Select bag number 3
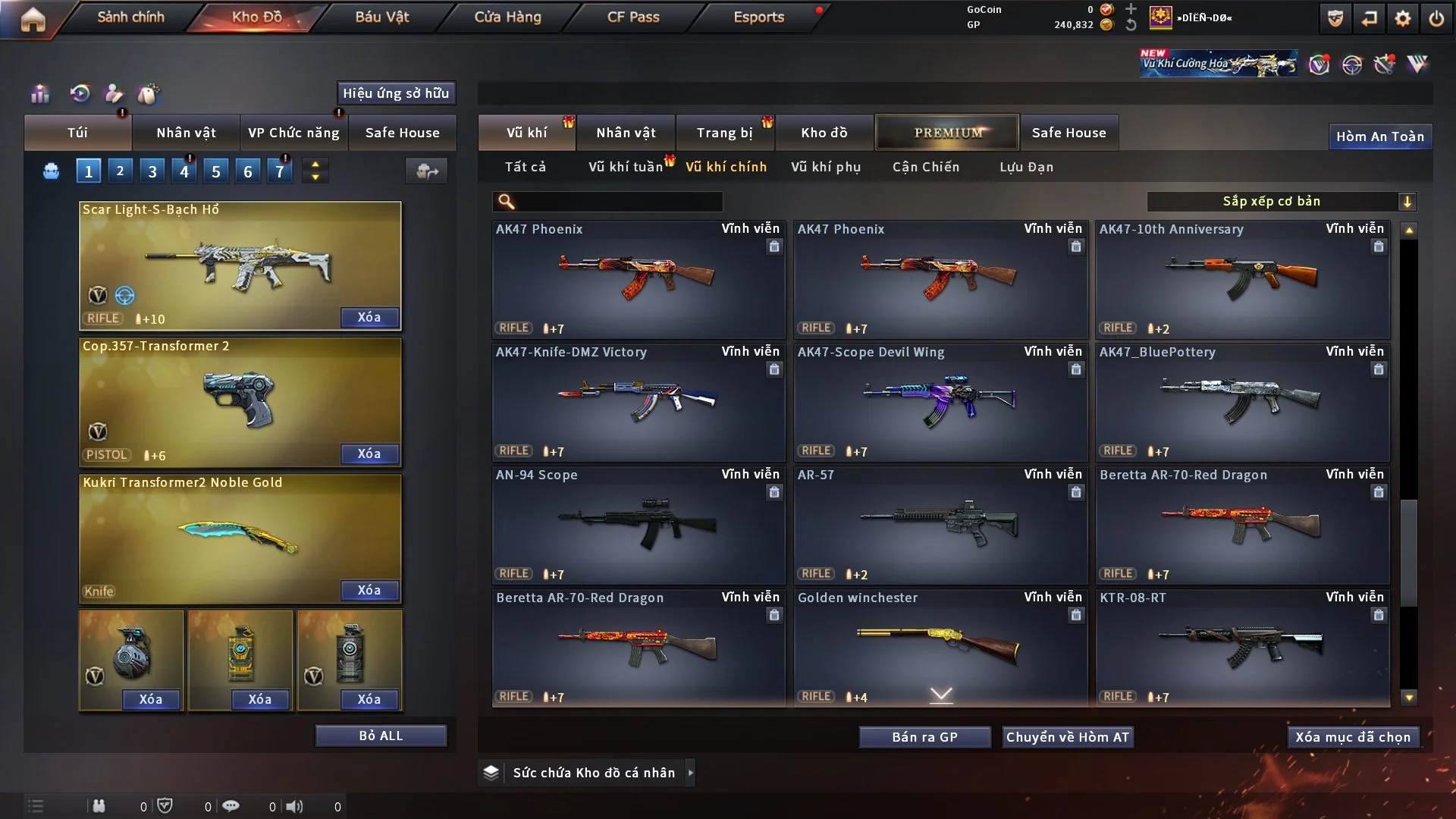The height and width of the screenshot is (819, 1456). pyautogui.click(x=152, y=171)
